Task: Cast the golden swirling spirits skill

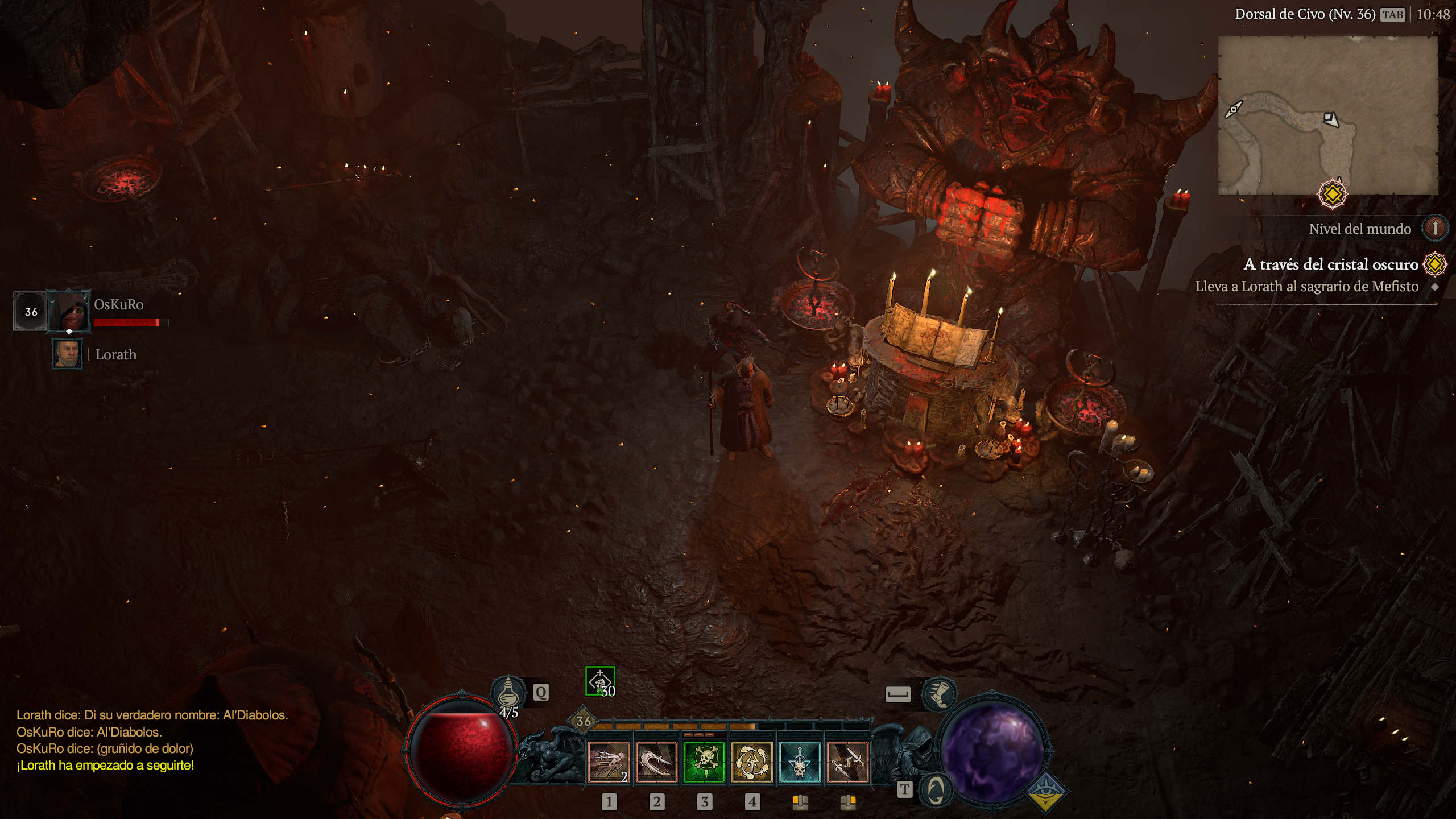Action: (751, 762)
